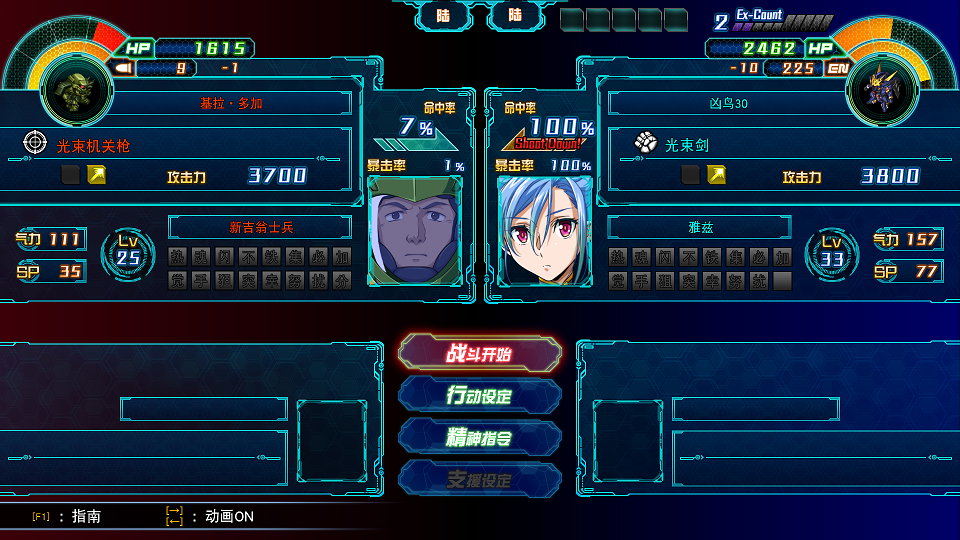Click the 新吉翁士兵 pilot name panel
The width and height of the screenshot is (960, 540).
tap(260, 227)
